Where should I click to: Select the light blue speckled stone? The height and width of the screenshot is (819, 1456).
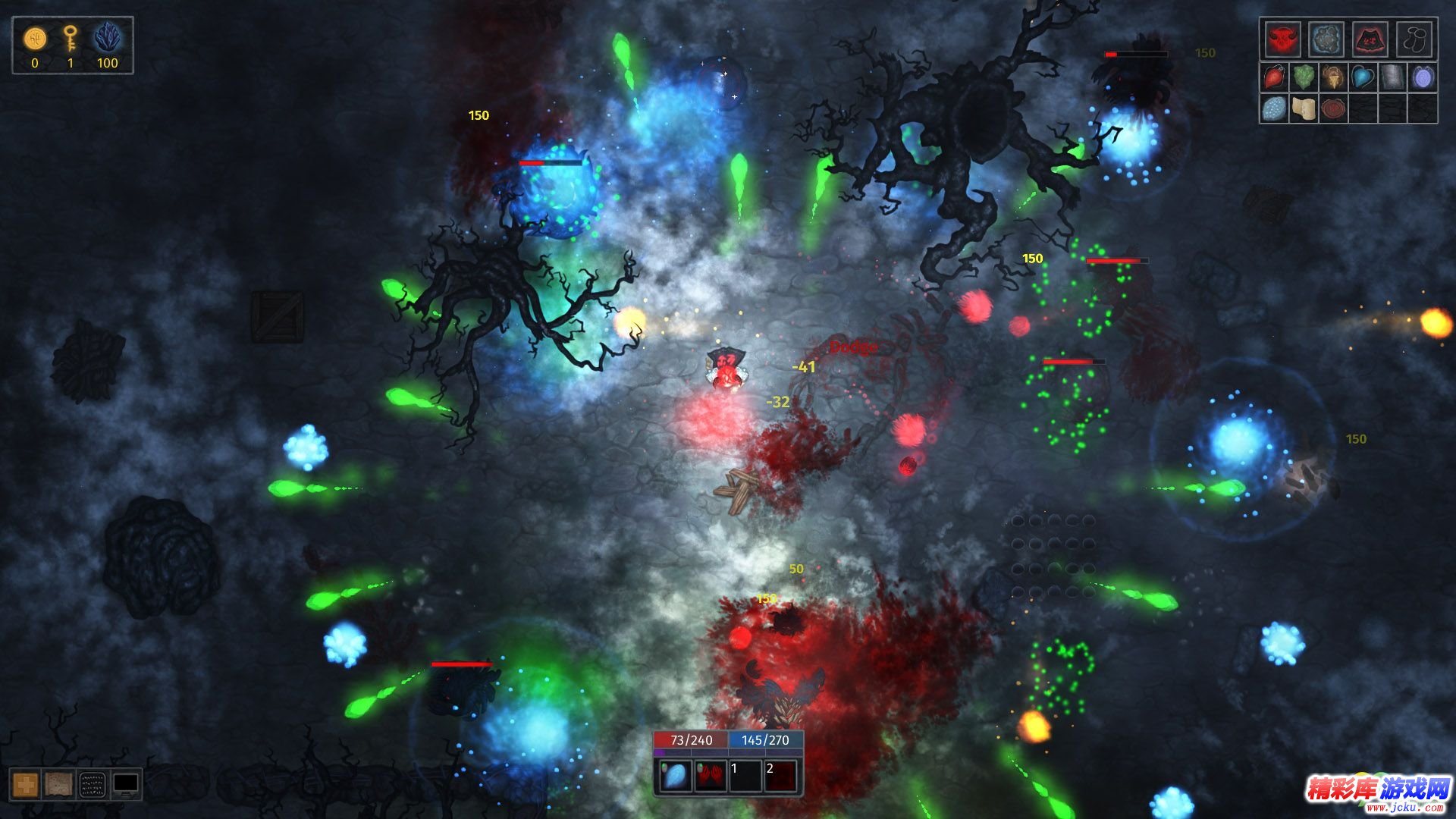coord(1274,108)
